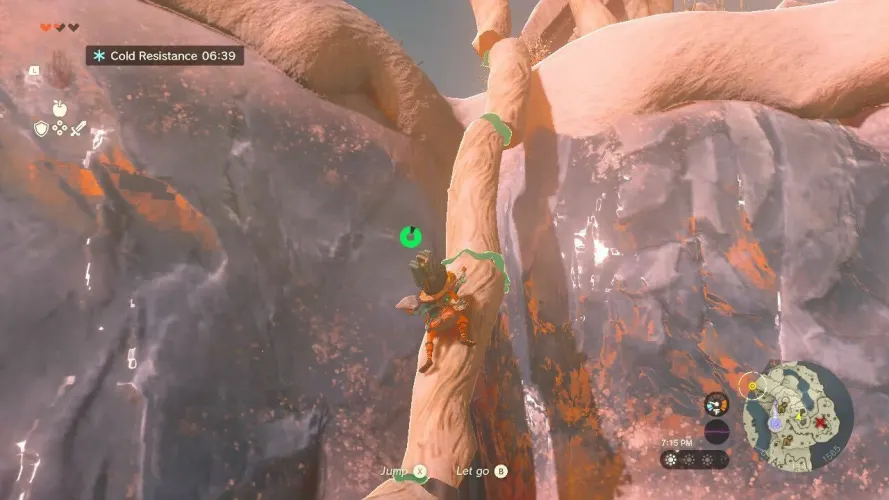Viewport: 889px width, 500px height.
Task: Click the noise level sound gauge
Action: click(716, 432)
